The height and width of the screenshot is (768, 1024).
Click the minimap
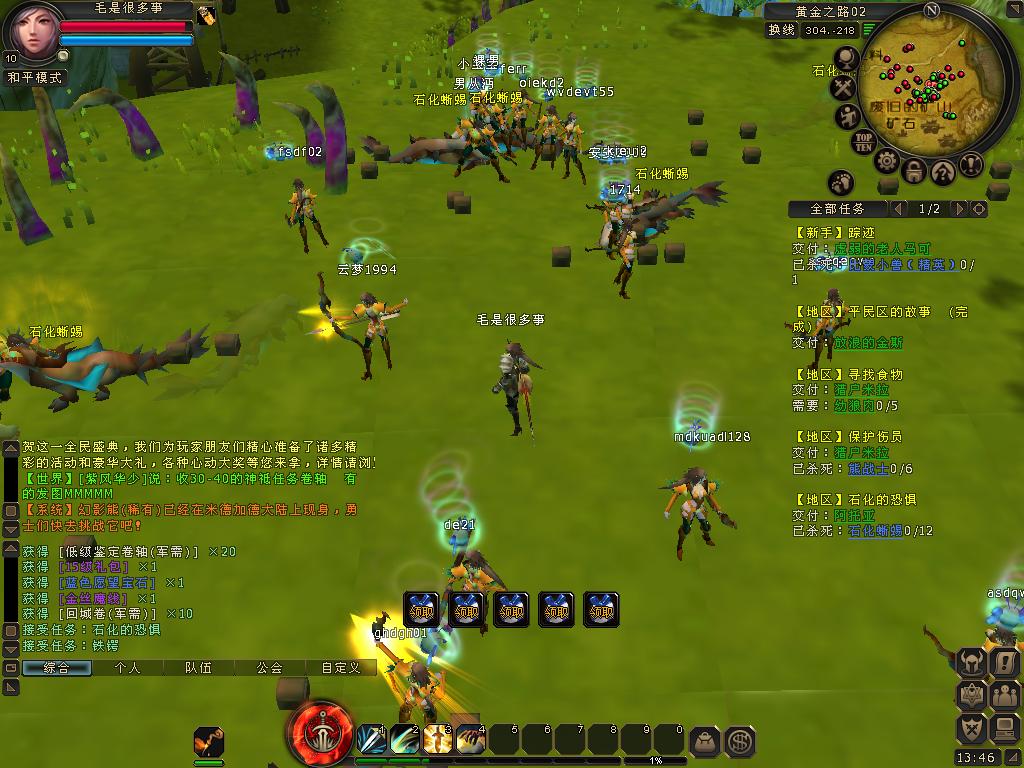tap(930, 95)
